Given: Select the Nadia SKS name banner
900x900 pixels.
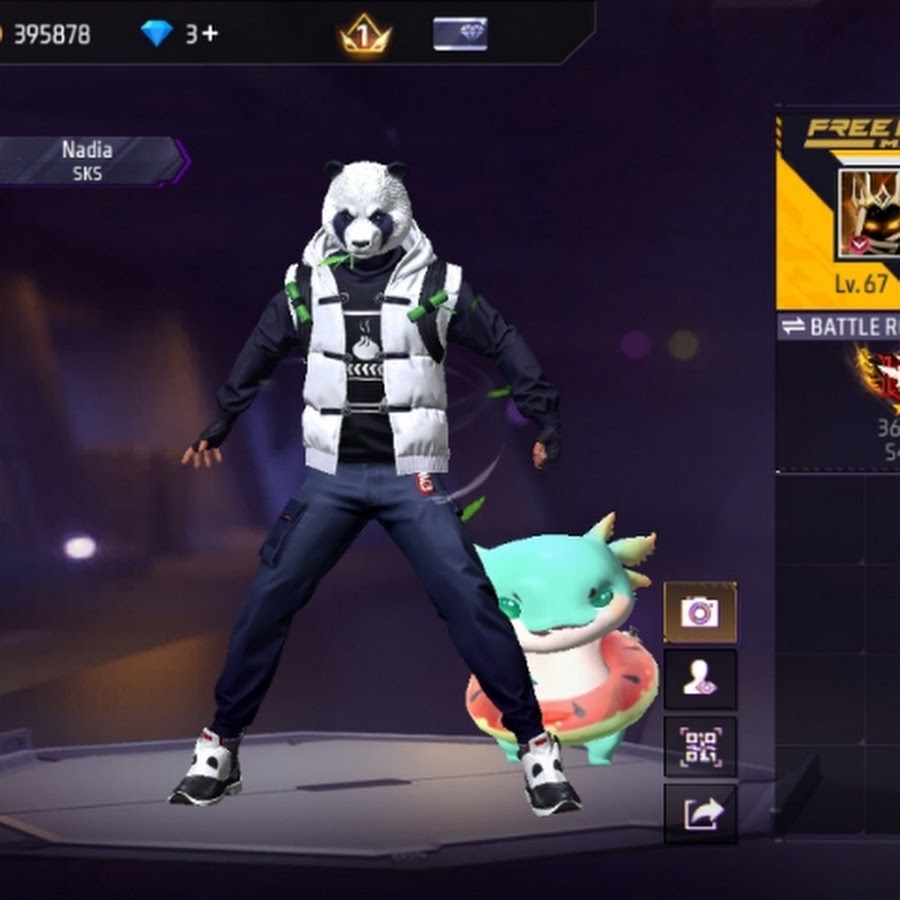Looking at the screenshot, I should (90, 160).
